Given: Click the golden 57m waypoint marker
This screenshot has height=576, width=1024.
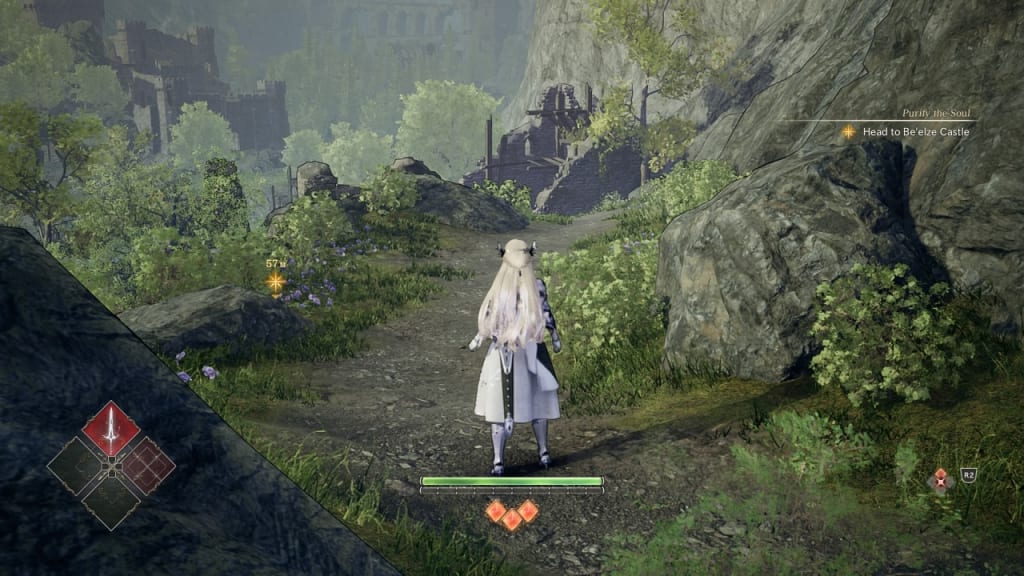Looking at the screenshot, I should (x=275, y=282).
